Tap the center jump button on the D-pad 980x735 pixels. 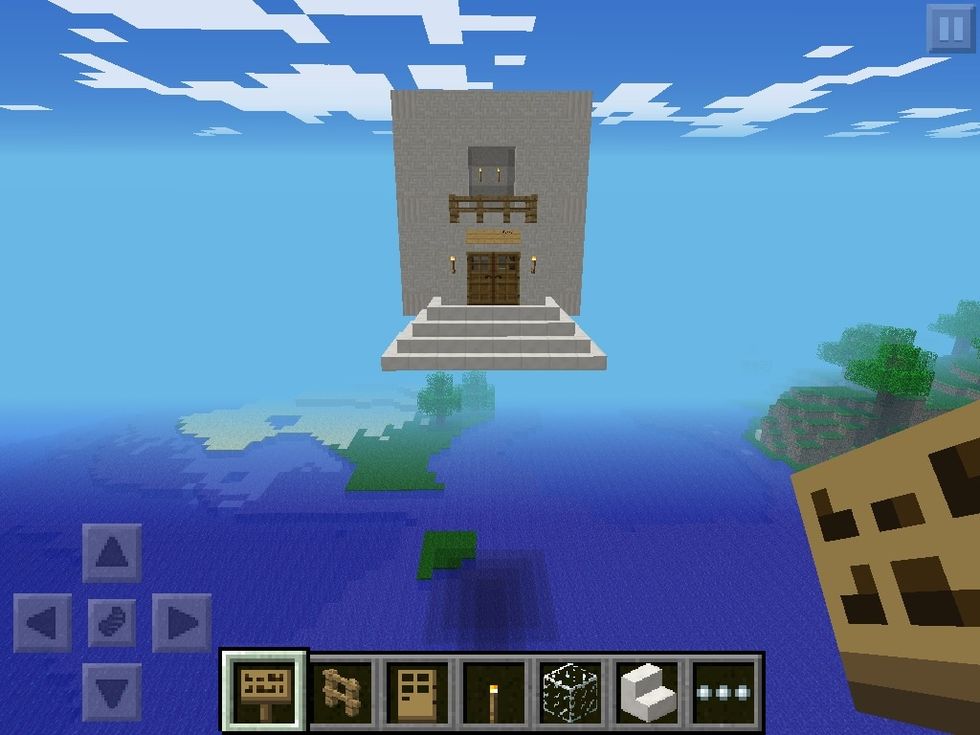click(x=112, y=623)
